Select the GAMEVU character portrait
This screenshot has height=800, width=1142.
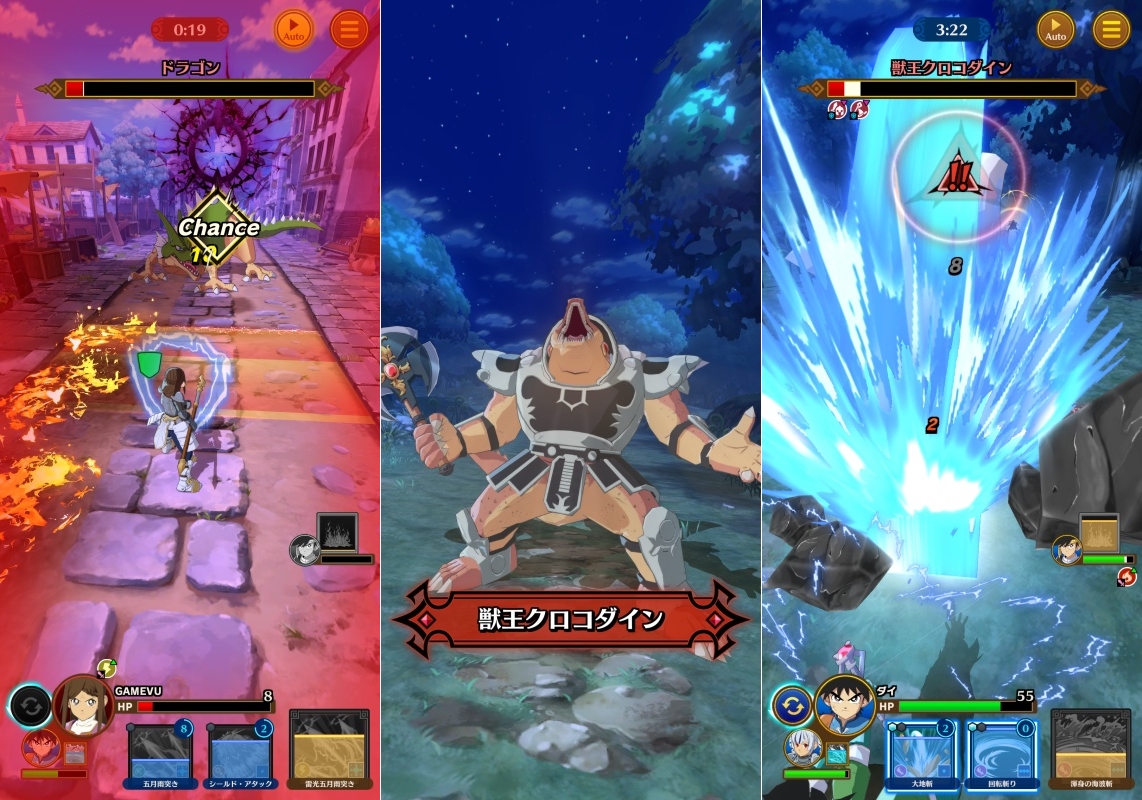pyautogui.click(x=82, y=705)
